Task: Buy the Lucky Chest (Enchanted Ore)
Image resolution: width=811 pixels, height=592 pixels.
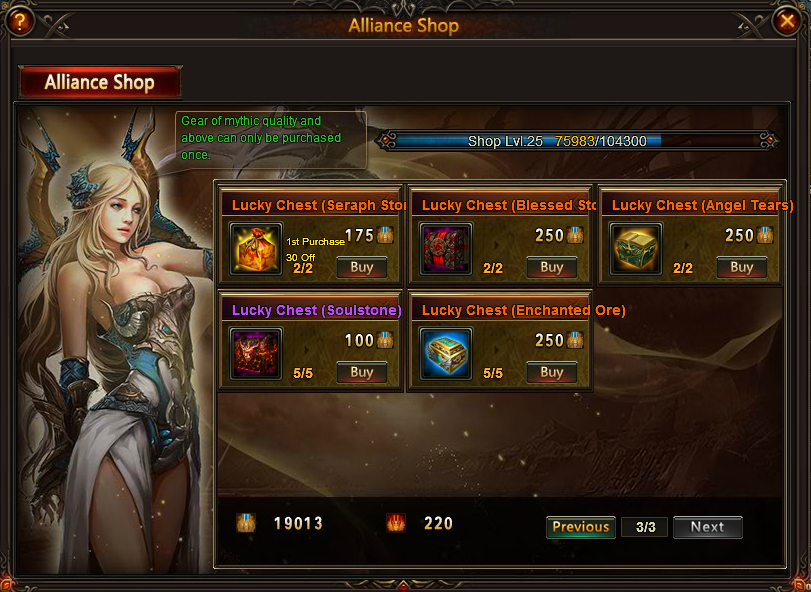Action: pyautogui.click(x=551, y=372)
